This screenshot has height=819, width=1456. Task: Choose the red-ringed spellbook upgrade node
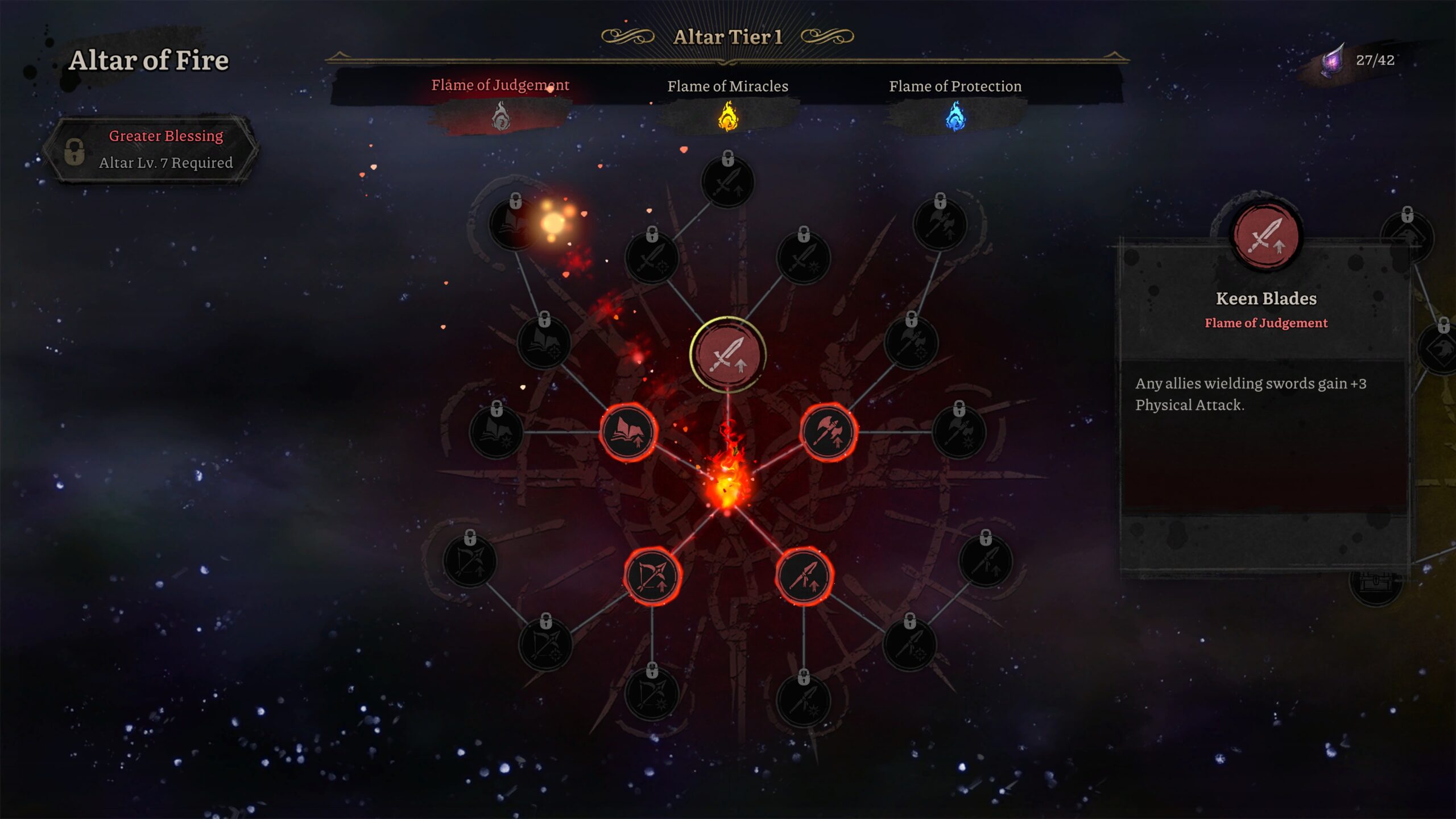(x=628, y=432)
